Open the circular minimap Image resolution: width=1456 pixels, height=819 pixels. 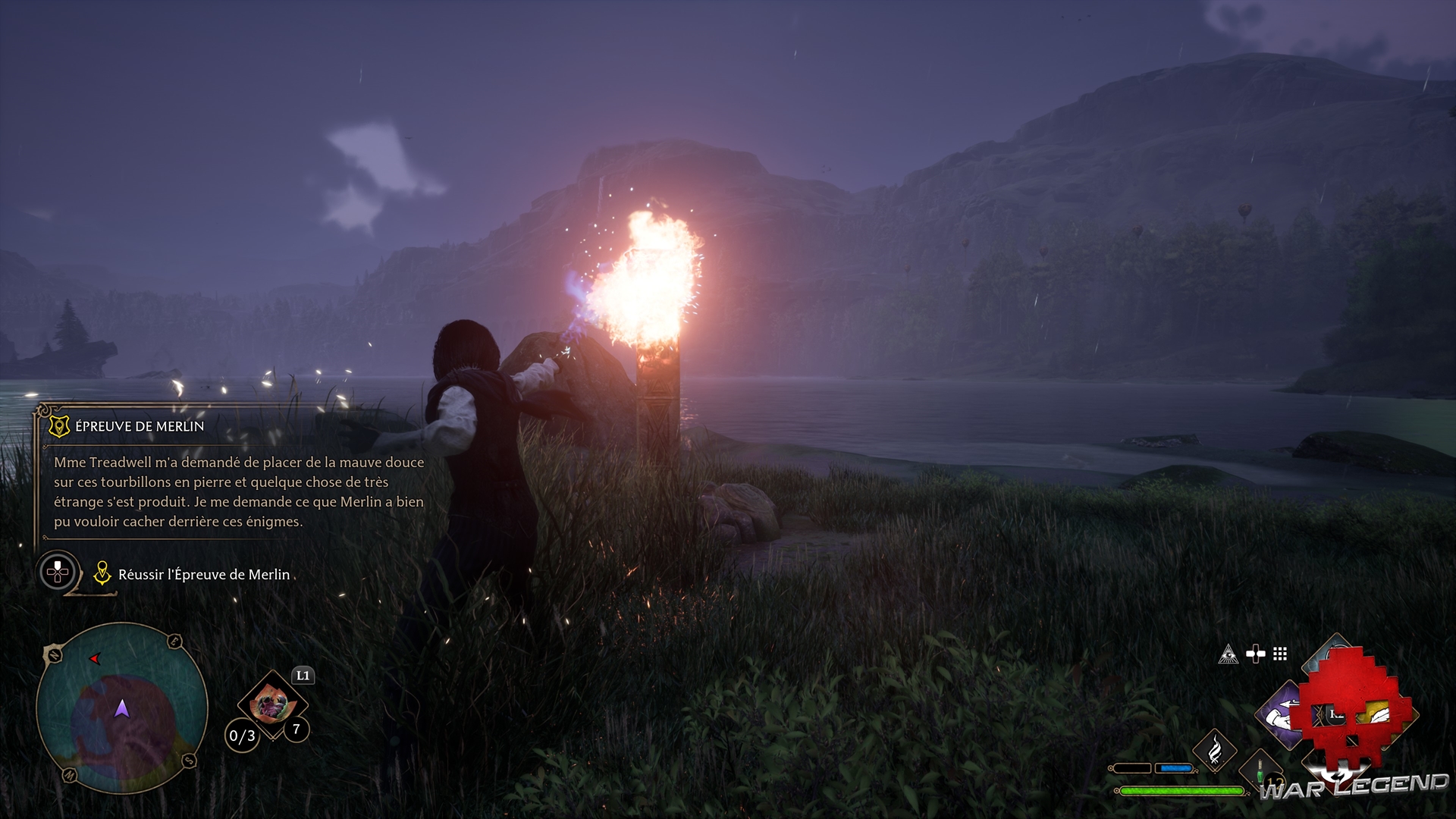[121, 708]
